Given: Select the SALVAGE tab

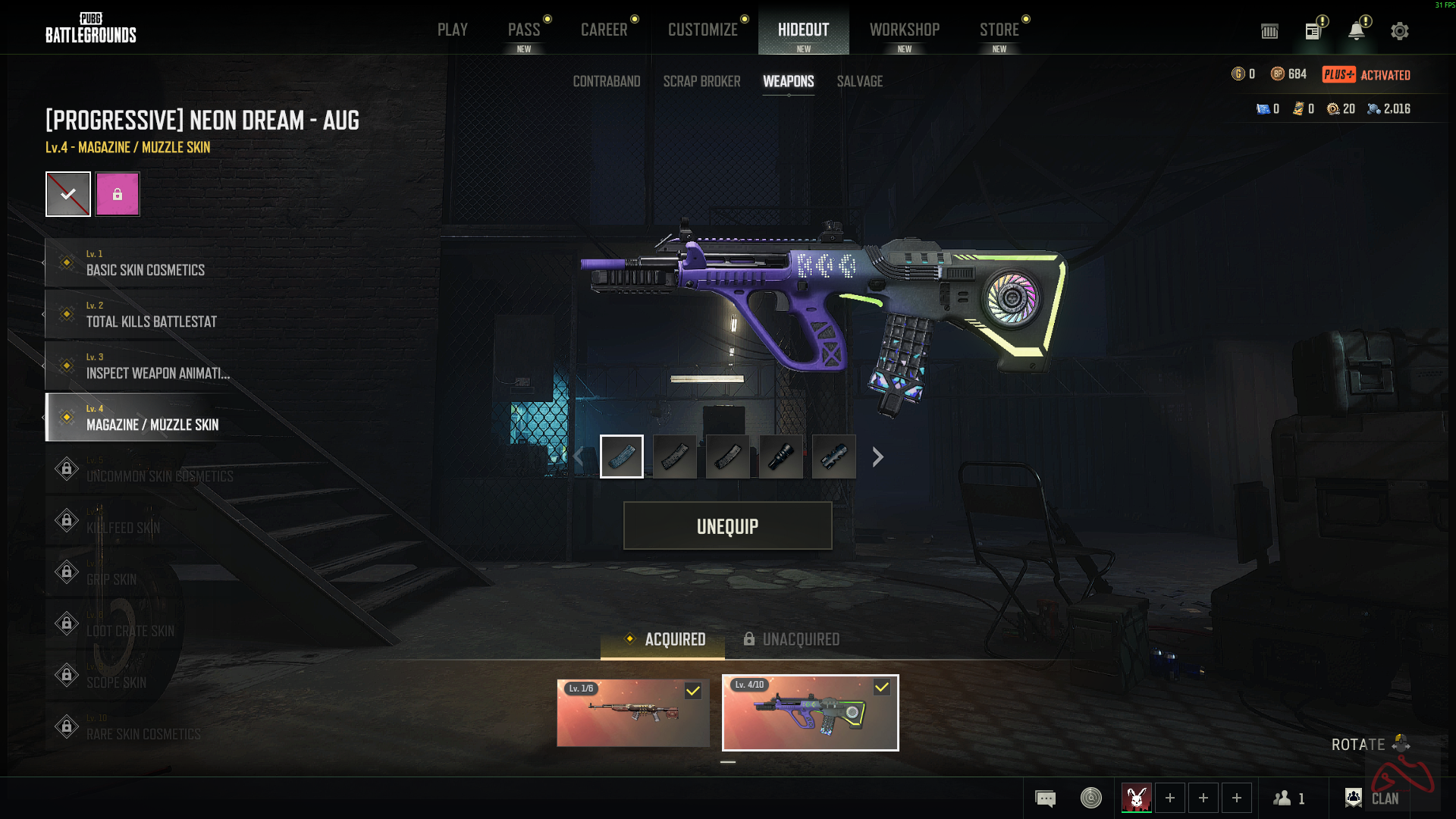Looking at the screenshot, I should 859,81.
